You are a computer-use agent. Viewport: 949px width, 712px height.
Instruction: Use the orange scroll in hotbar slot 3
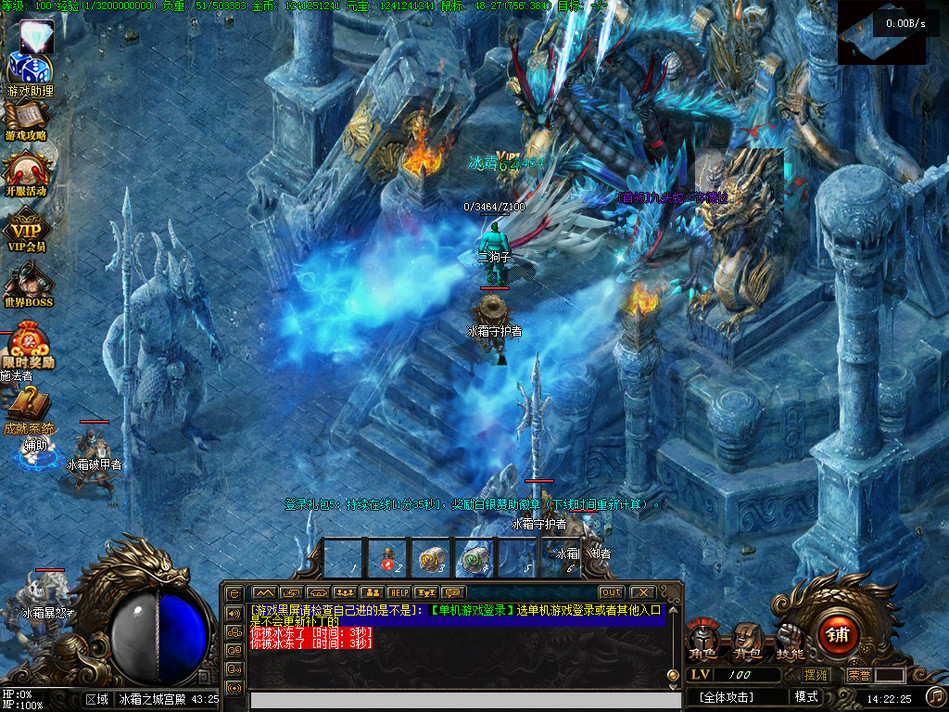click(x=431, y=558)
